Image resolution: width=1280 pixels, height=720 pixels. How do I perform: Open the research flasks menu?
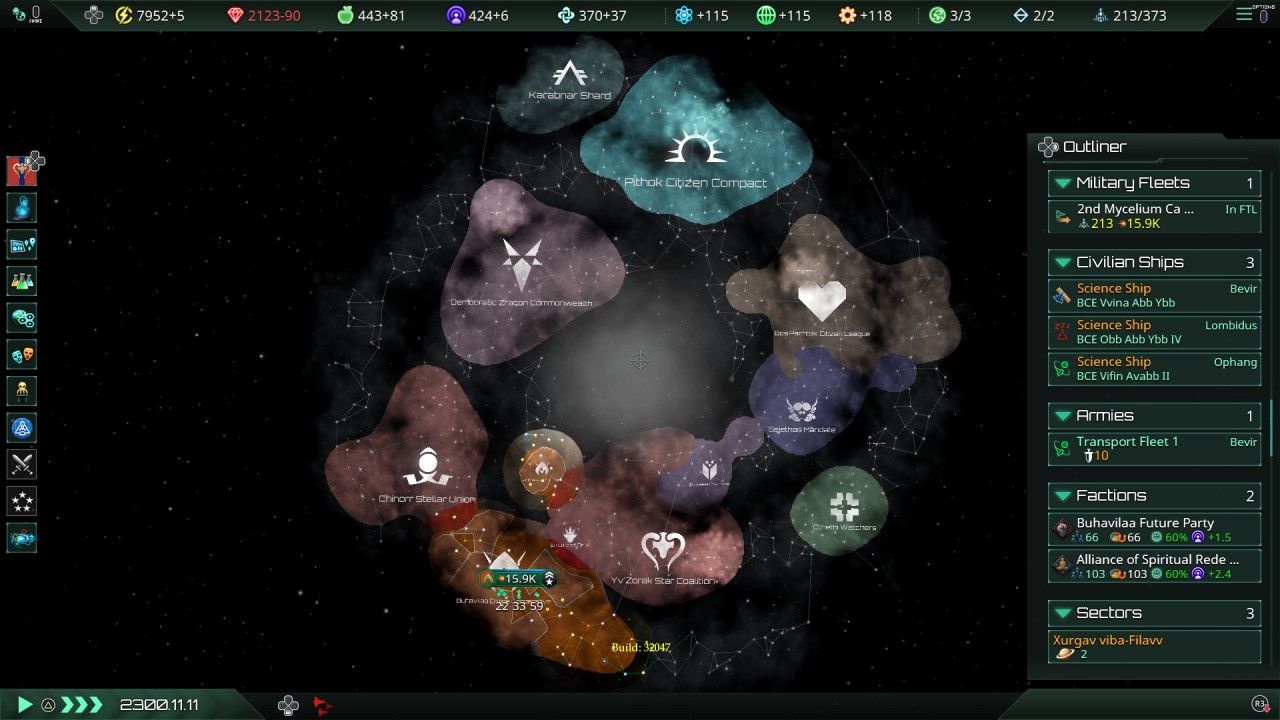22,282
